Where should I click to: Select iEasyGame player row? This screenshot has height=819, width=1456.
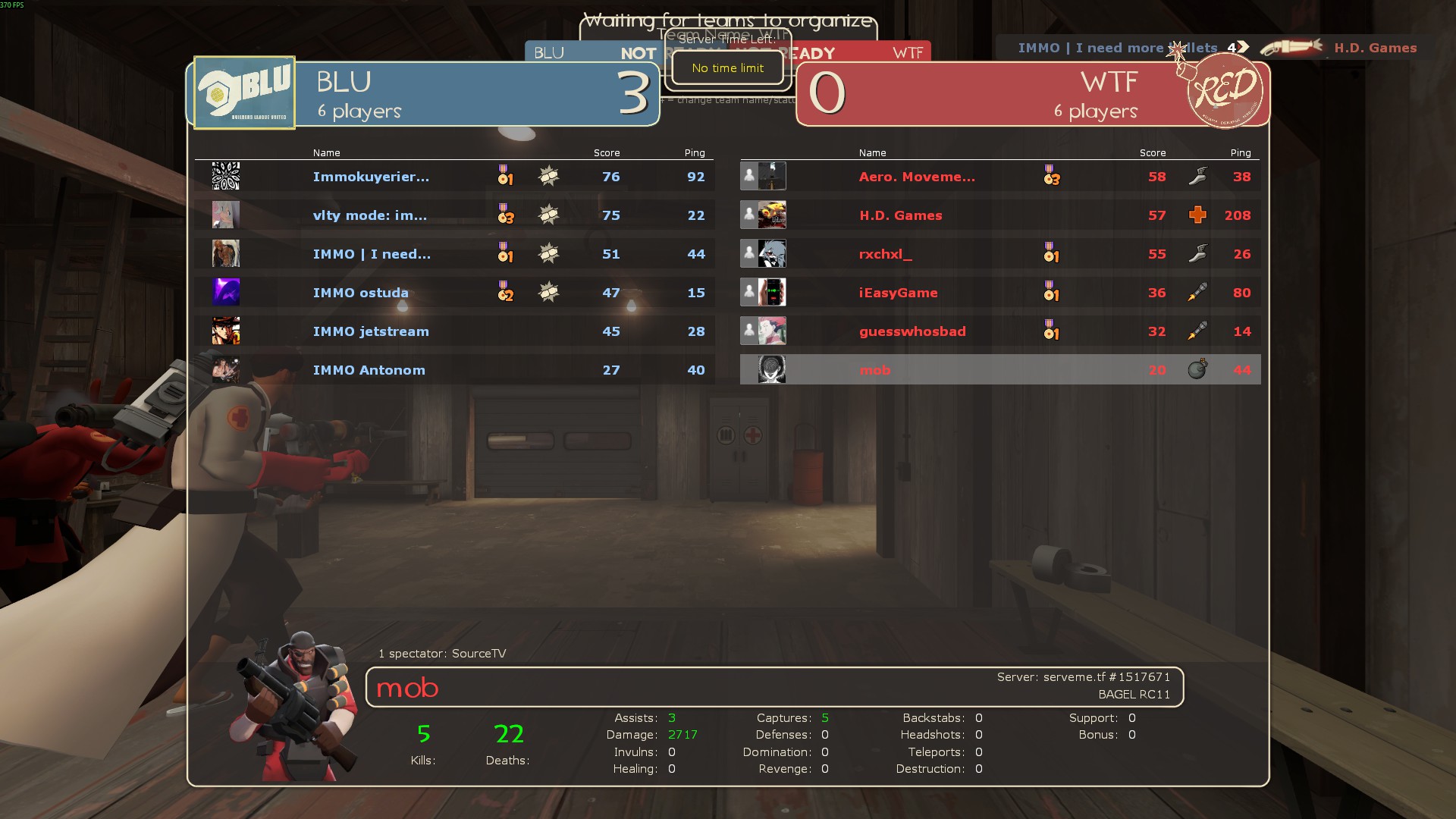coord(899,293)
